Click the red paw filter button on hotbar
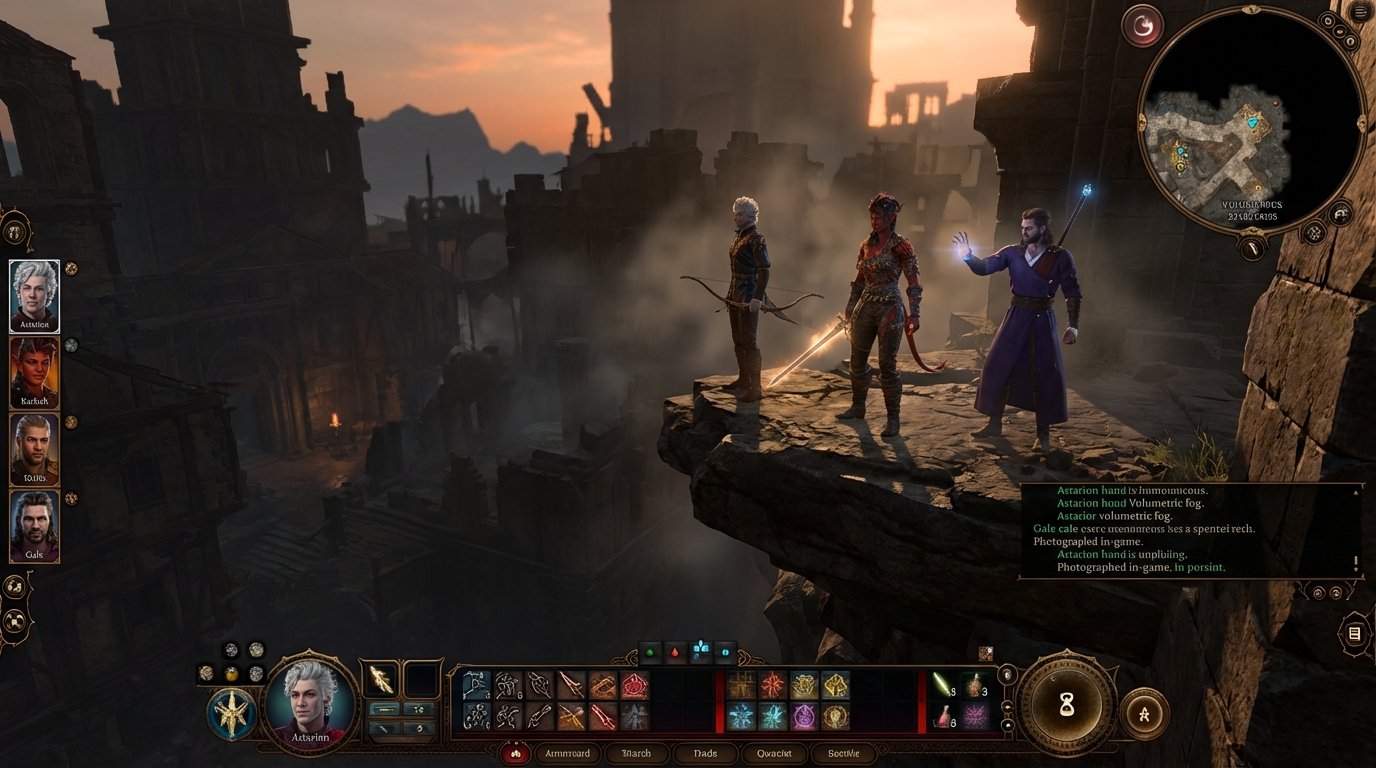This screenshot has width=1376, height=768. (516, 753)
